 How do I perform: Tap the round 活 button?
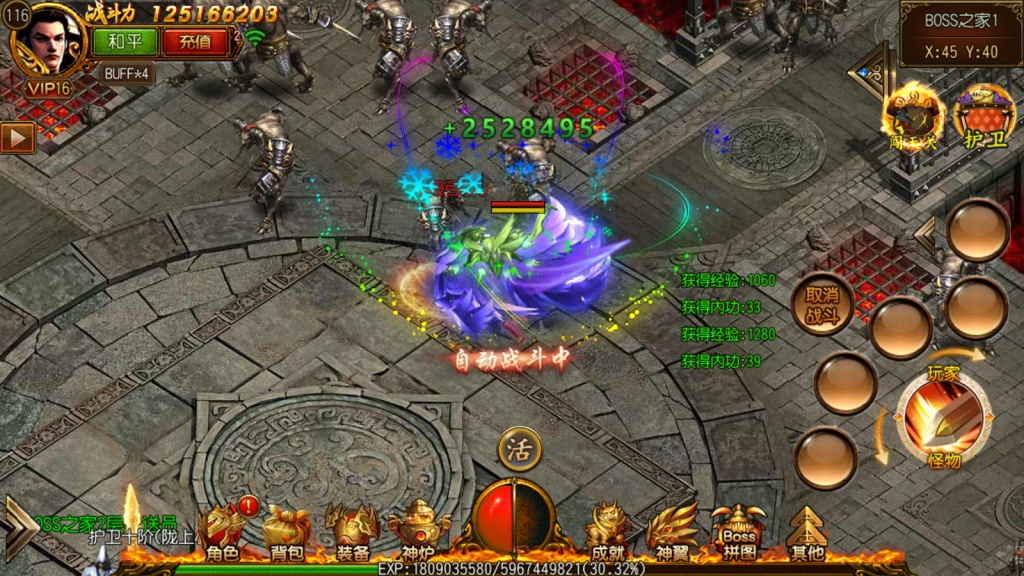[519, 449]
